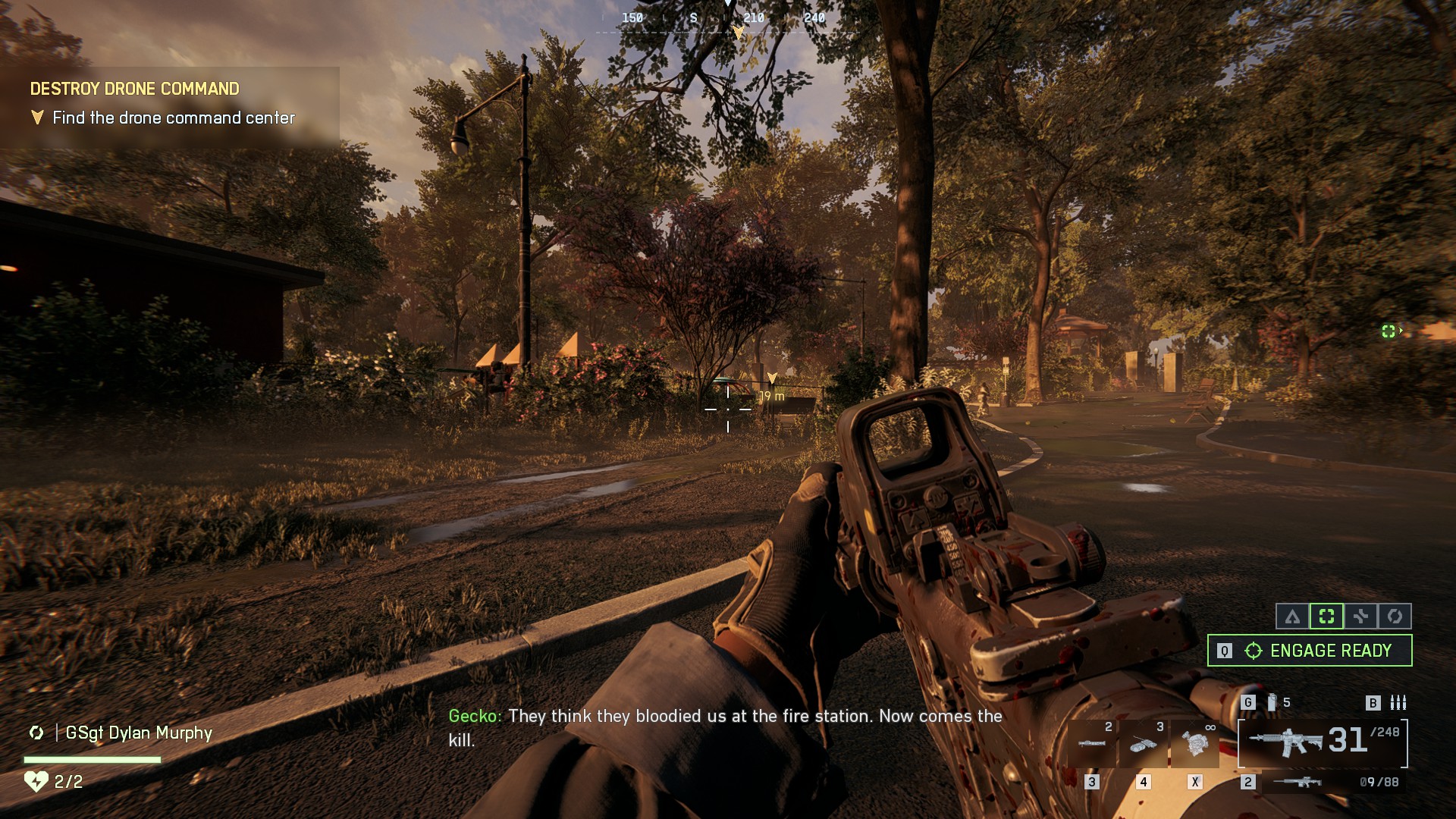The width and height of the screenshot is (1456, 819).
Task: Select the Engage Ready squad command
Action: 1310,651
